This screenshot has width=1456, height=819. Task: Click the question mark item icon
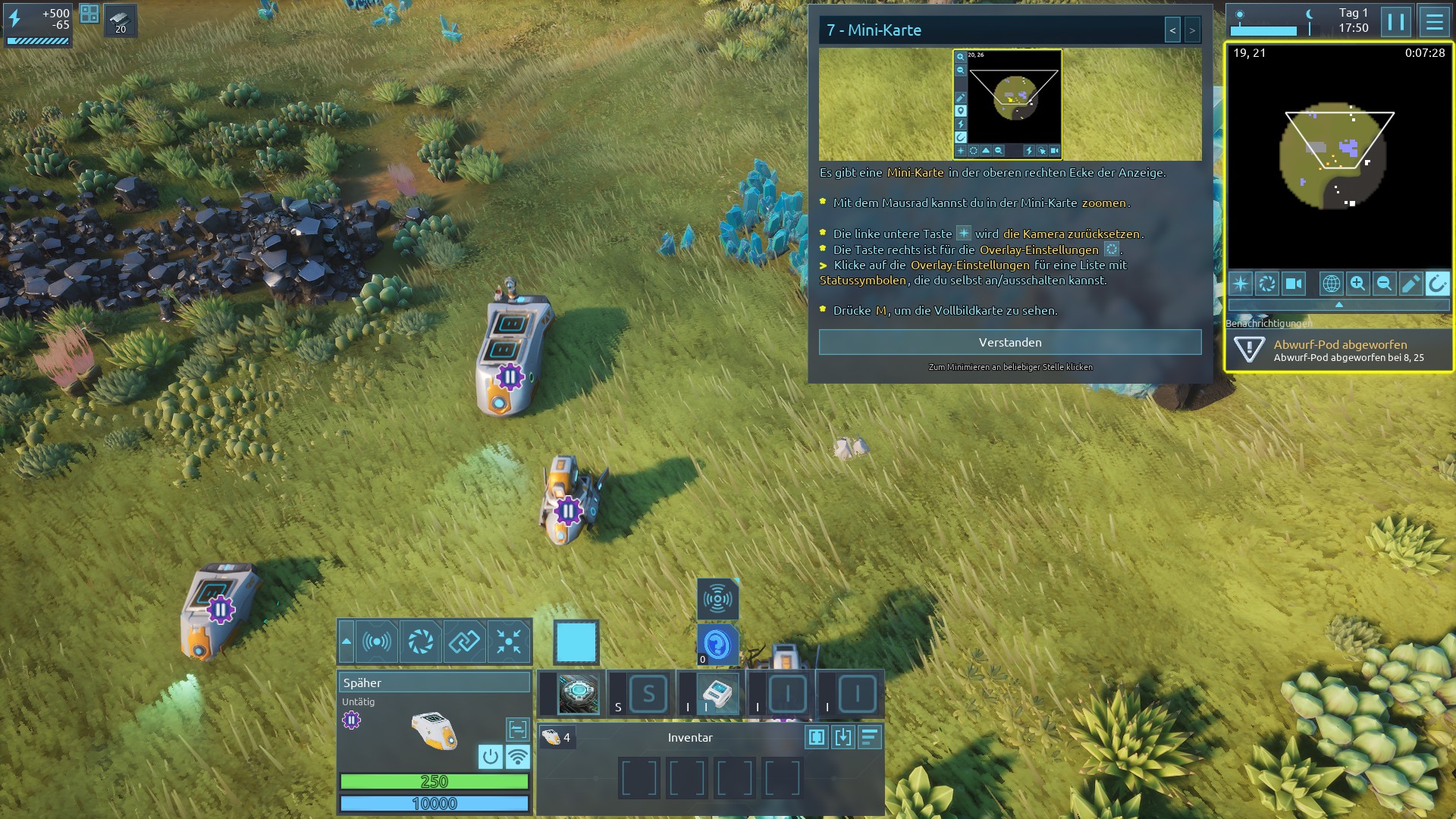717,645
